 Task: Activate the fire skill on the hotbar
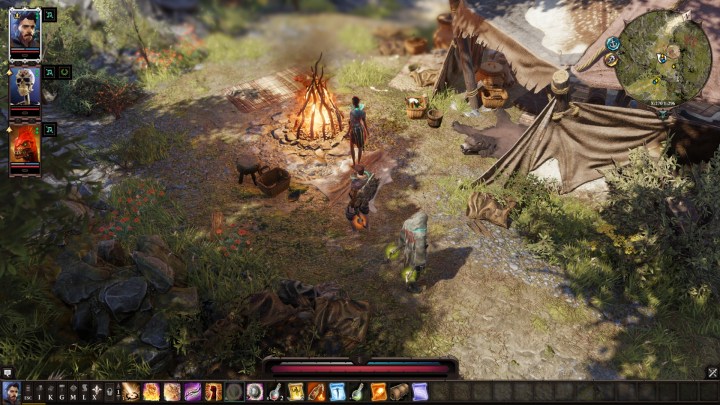coord(151,392)
